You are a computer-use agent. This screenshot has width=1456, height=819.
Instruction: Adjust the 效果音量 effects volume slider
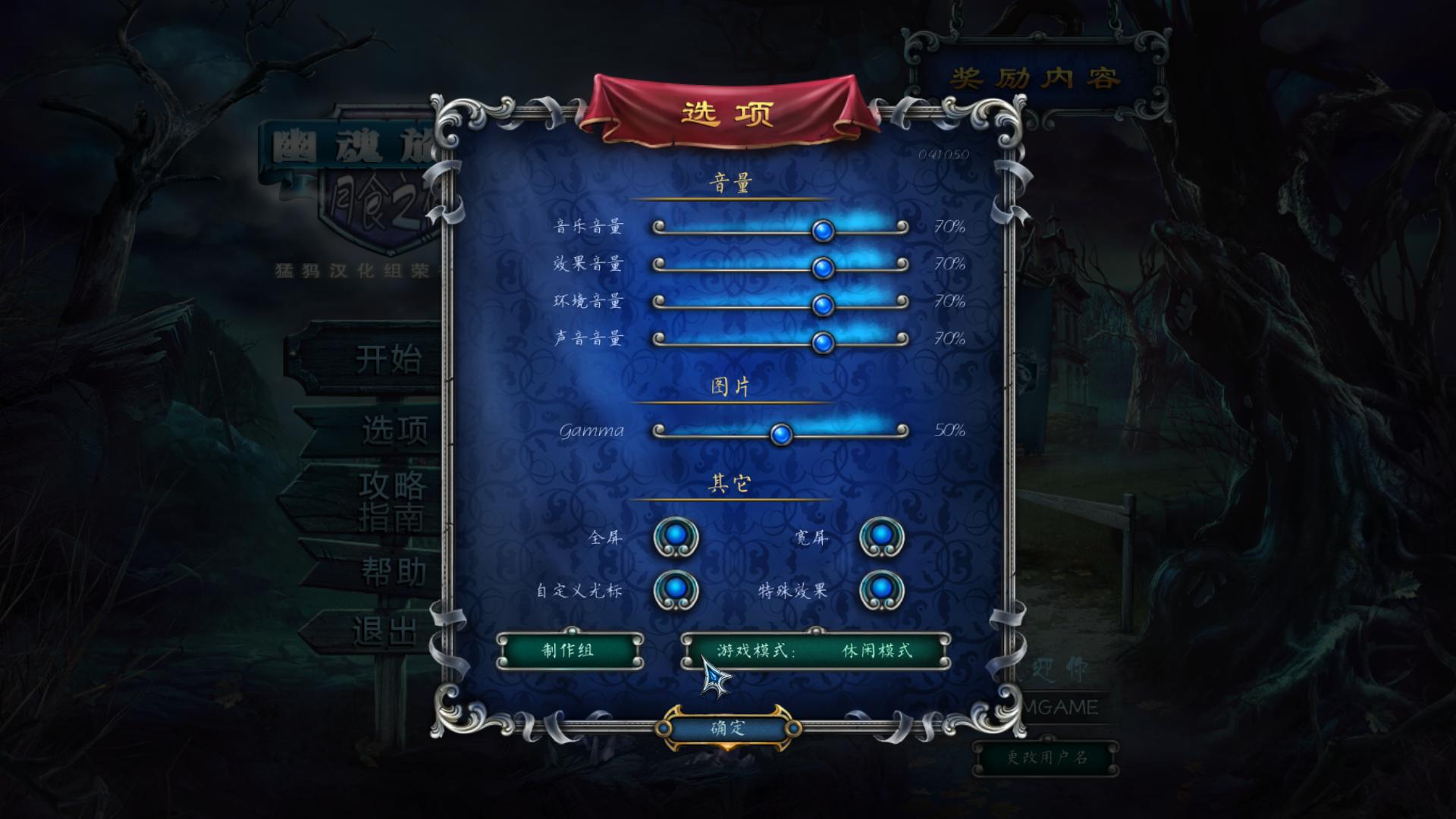pos(824,267)
